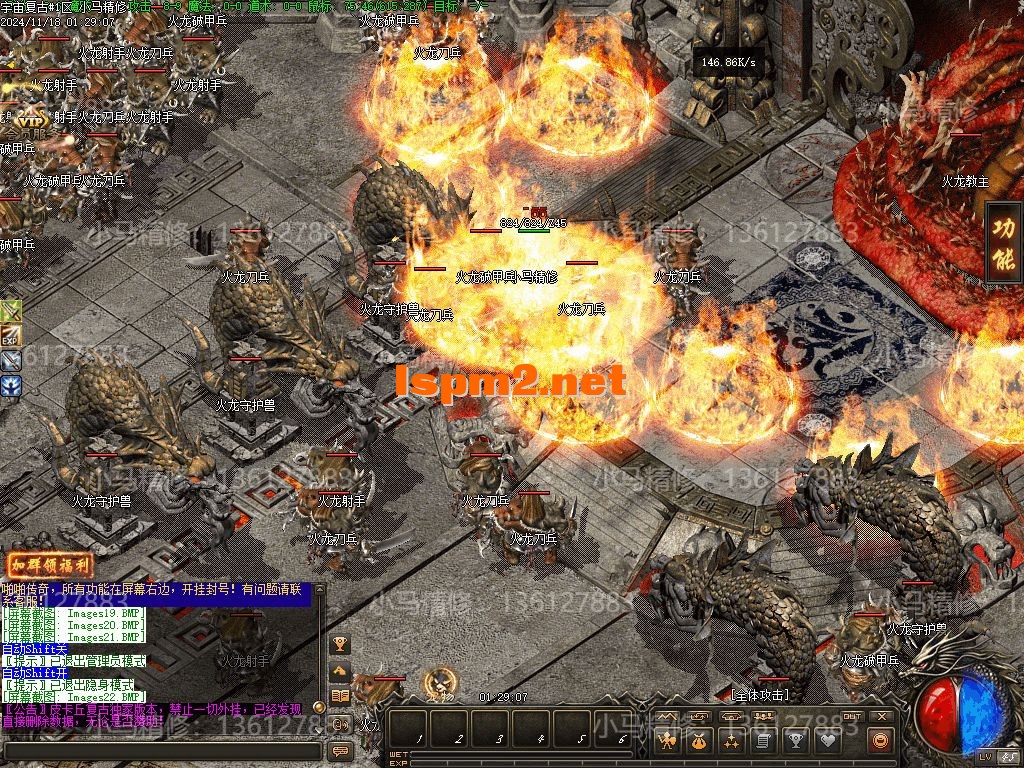
Task: Select the green sword buff icon
Action: (x=11, y=311)
